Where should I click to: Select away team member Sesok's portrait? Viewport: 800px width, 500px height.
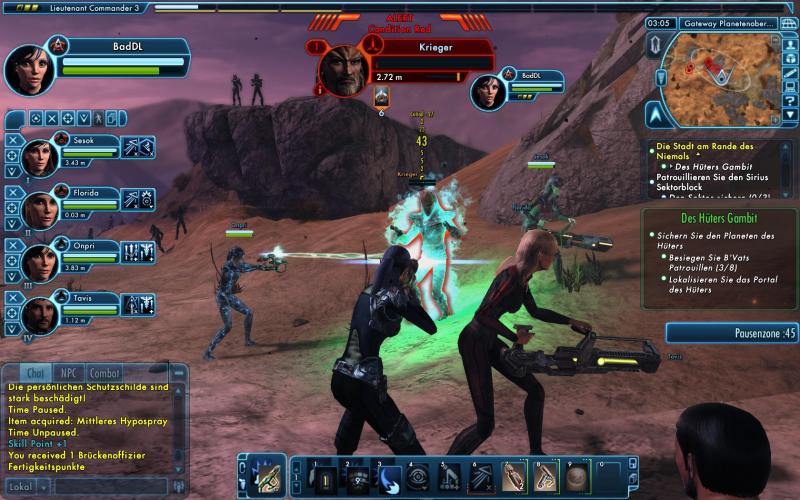pos(41,156)
